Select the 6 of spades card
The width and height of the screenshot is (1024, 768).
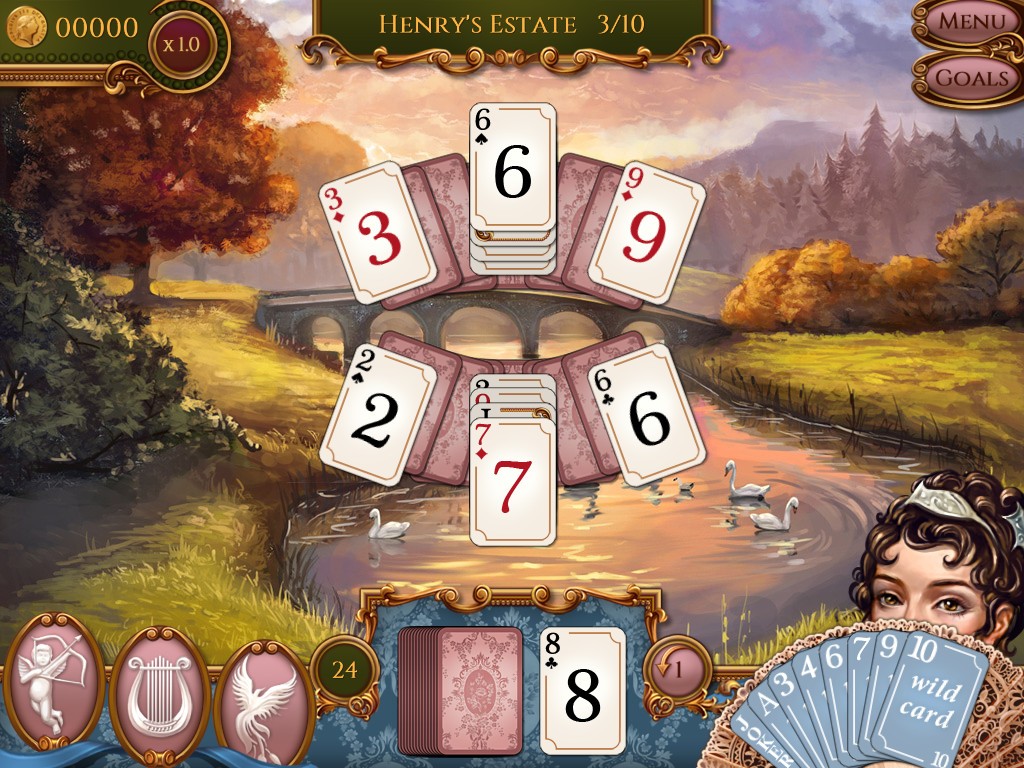pos(513,168)
